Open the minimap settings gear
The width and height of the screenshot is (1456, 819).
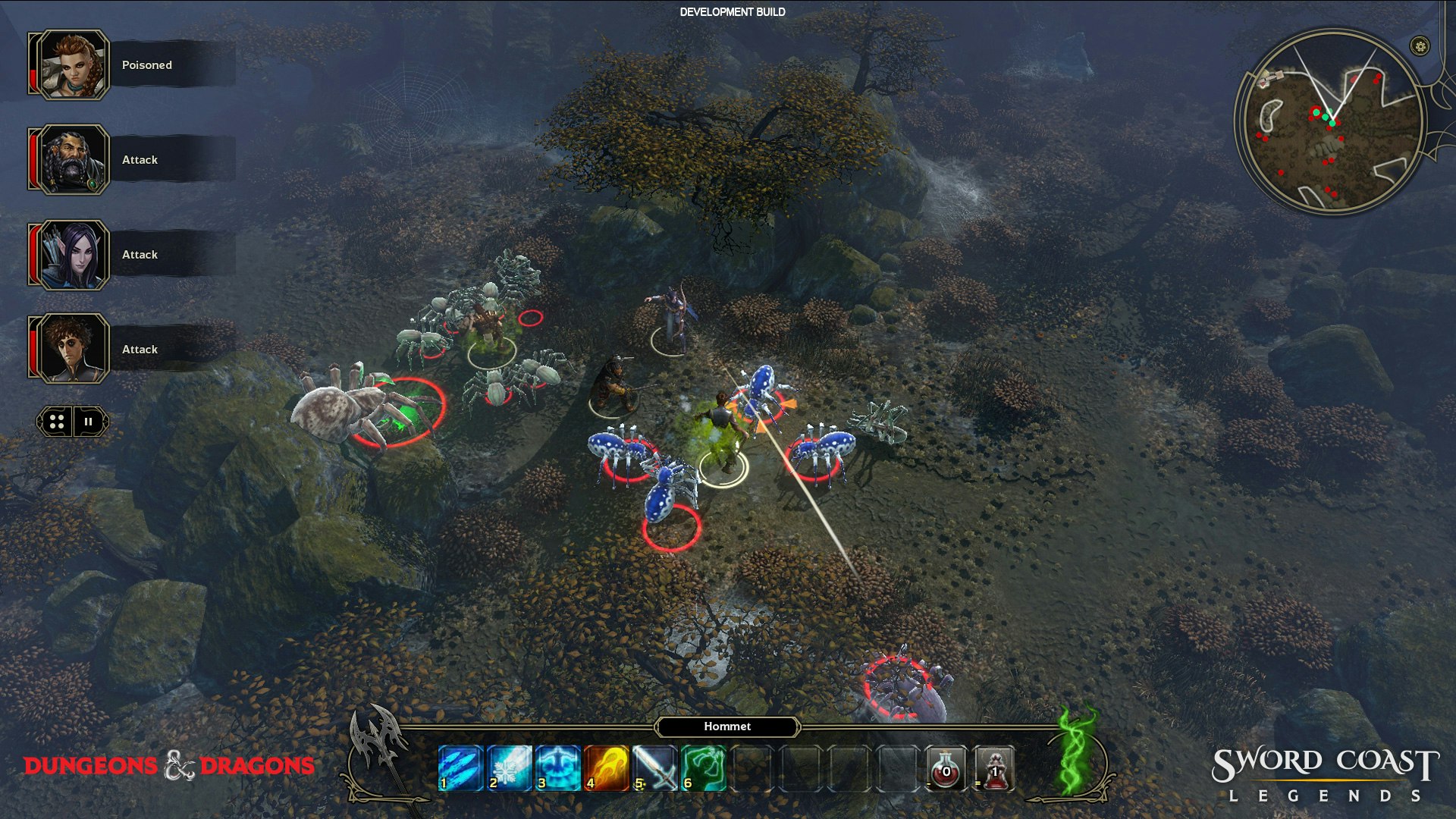1420,46
